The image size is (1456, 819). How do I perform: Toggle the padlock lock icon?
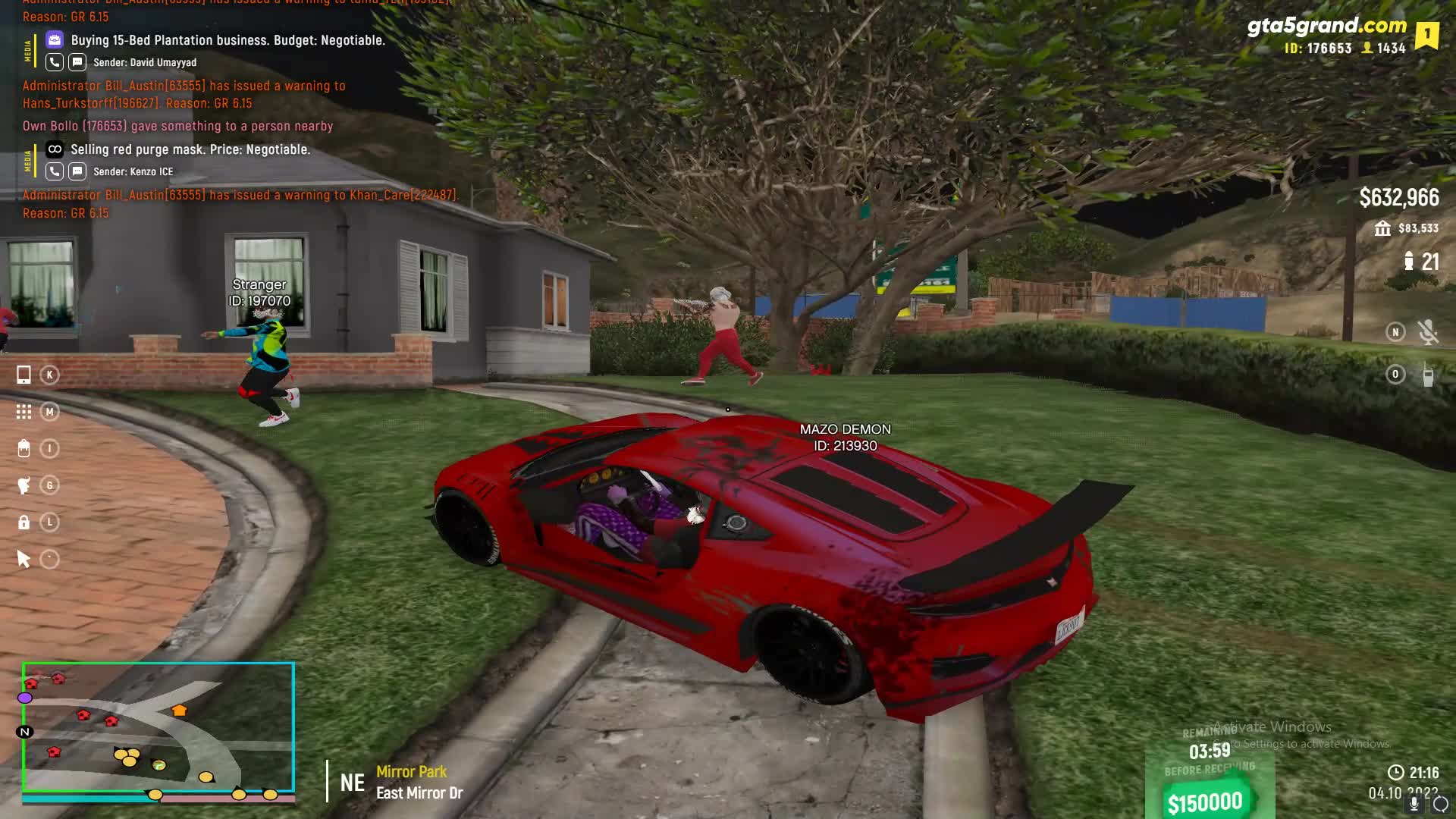point(24,522)
